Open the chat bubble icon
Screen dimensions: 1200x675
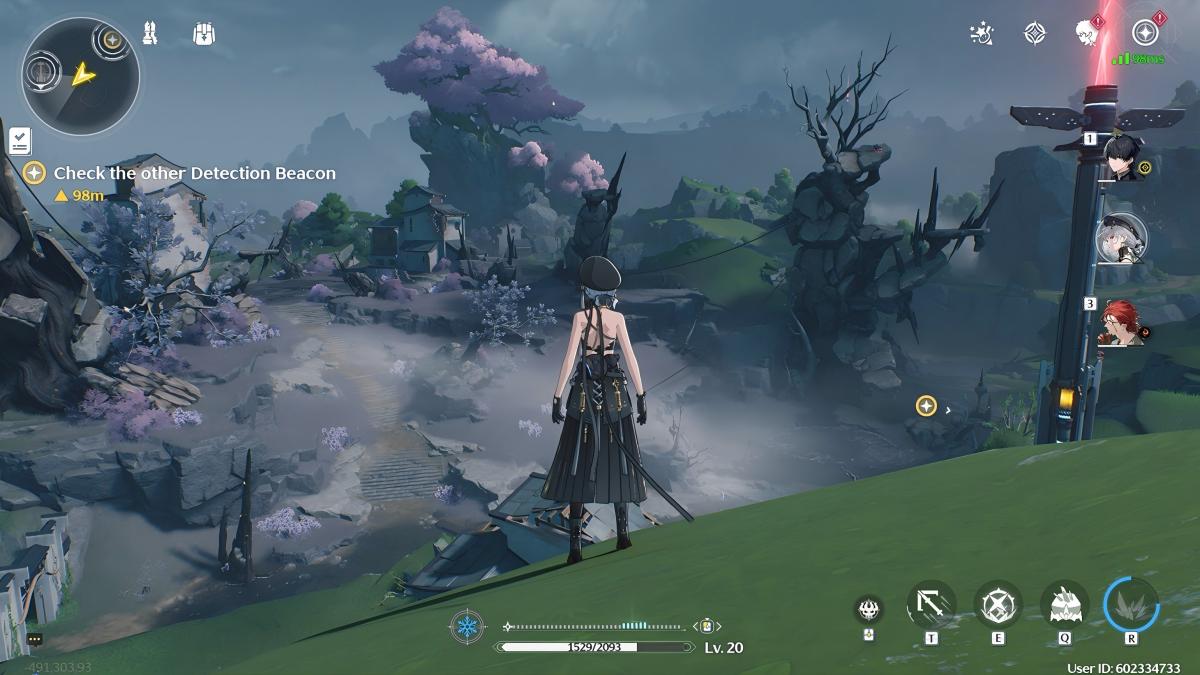[35, 639]
